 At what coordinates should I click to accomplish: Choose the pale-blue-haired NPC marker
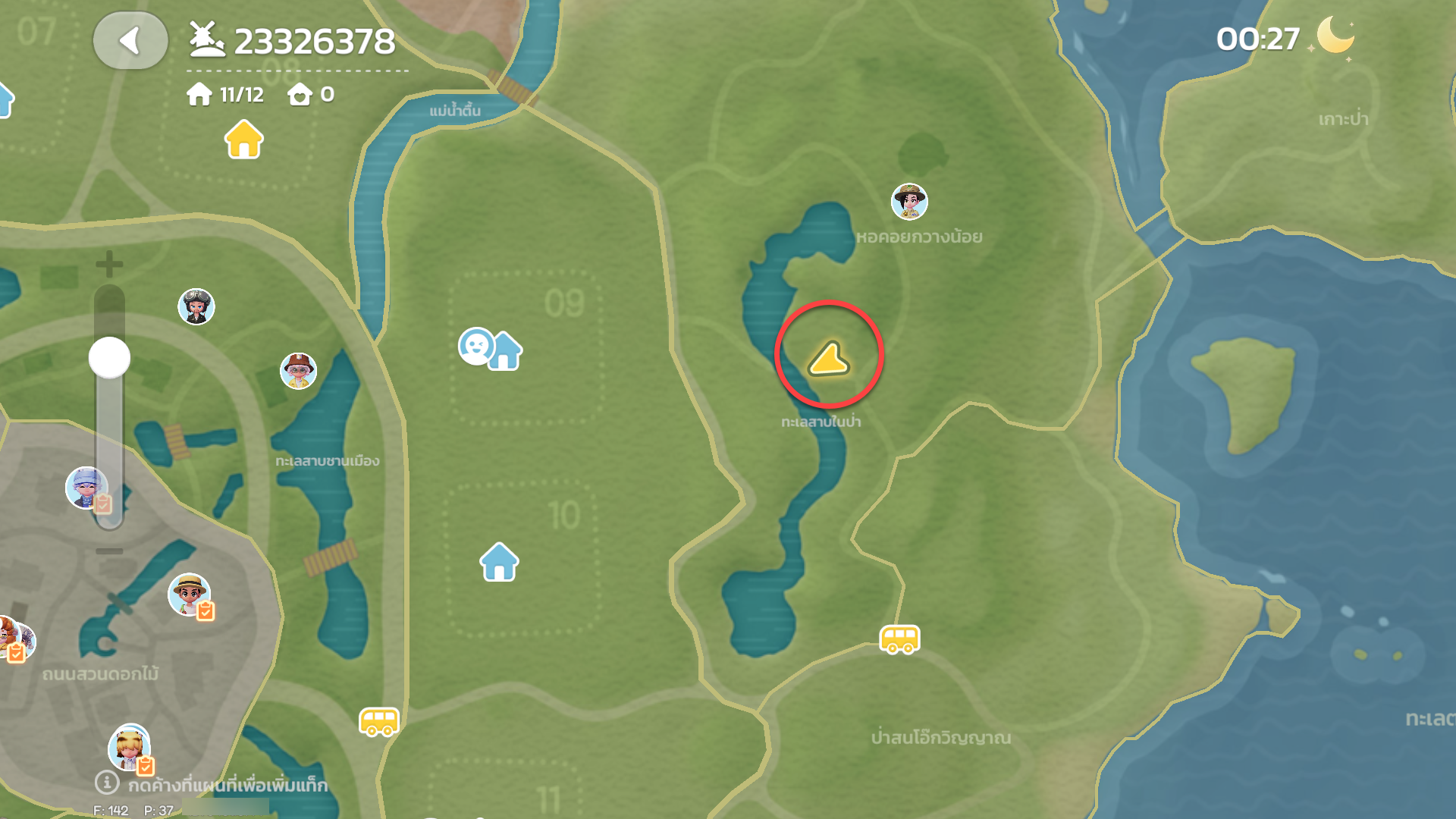86,488
